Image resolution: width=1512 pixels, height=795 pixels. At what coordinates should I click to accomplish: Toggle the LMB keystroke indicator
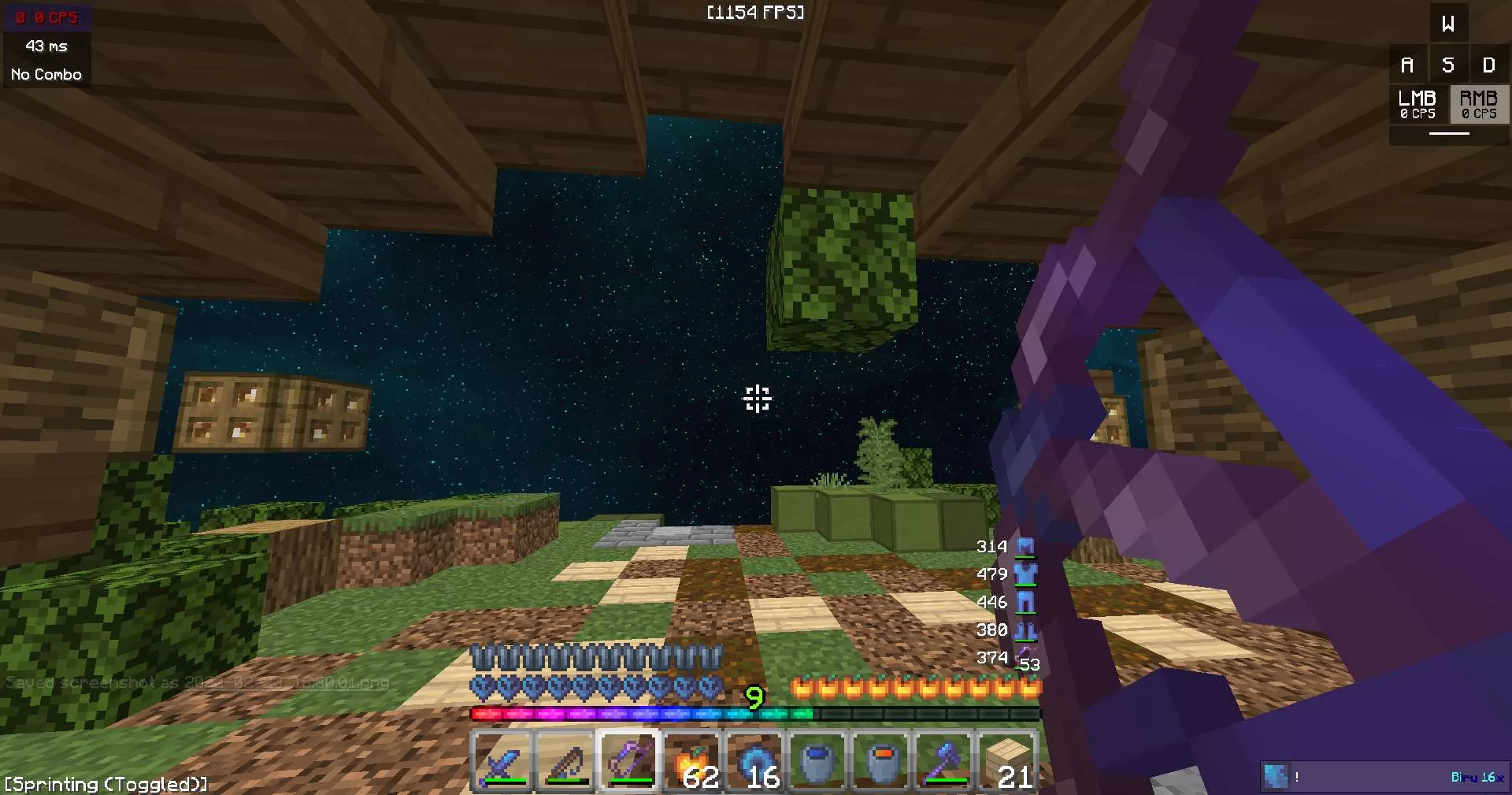coord(1417,105)
